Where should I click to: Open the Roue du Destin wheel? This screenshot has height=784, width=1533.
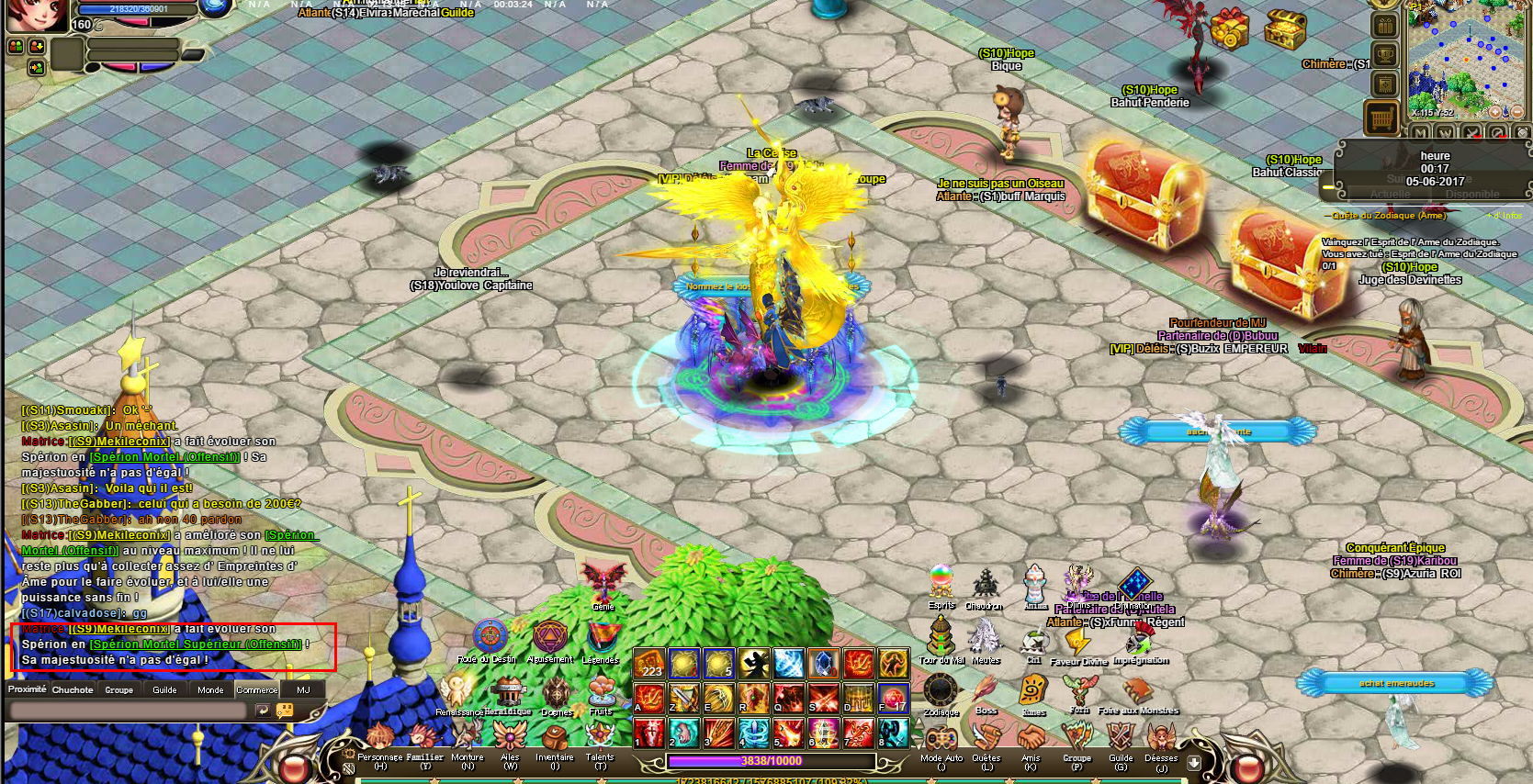click(490, 636)
